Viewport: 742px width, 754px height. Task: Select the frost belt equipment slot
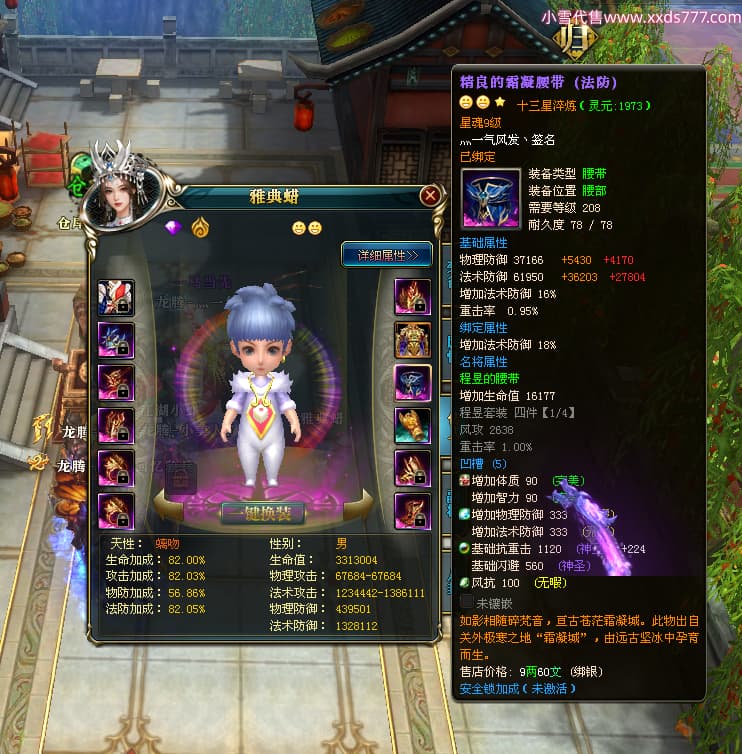[412, 383]
